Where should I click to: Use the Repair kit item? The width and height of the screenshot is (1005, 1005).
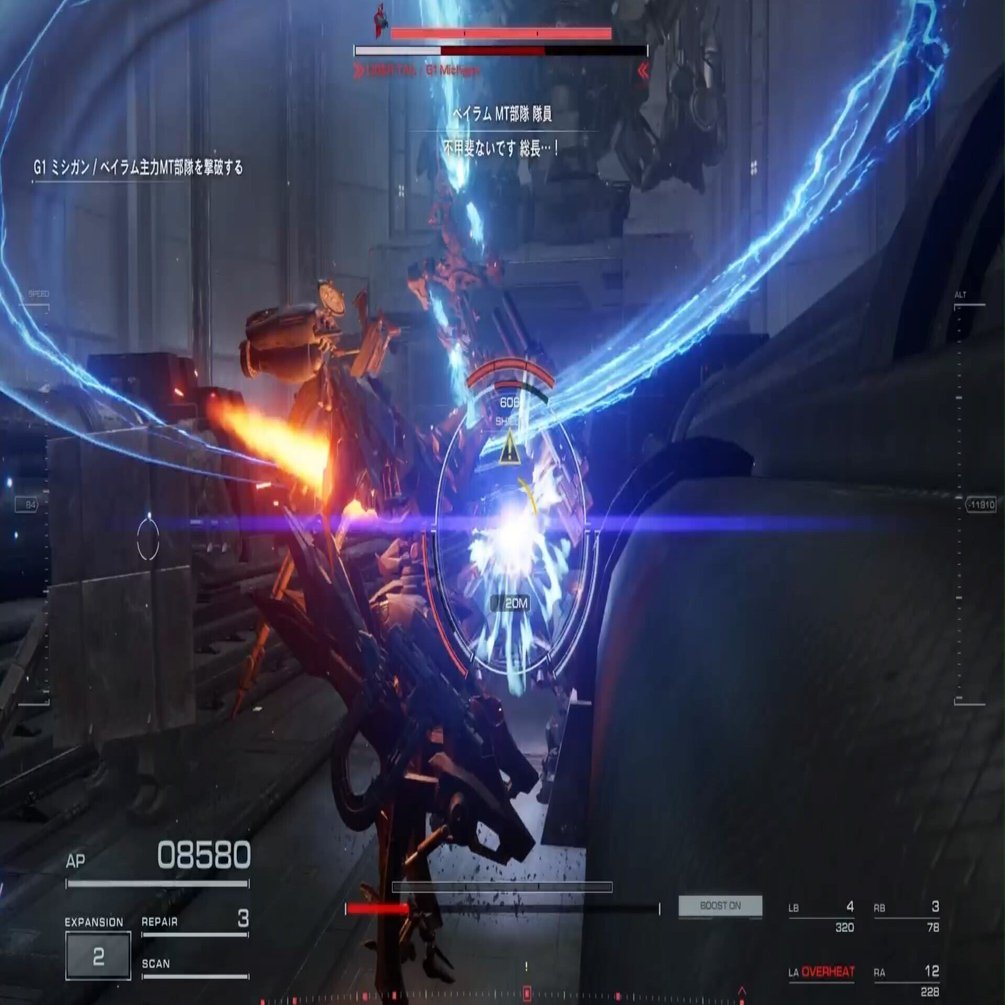[195, 920]
